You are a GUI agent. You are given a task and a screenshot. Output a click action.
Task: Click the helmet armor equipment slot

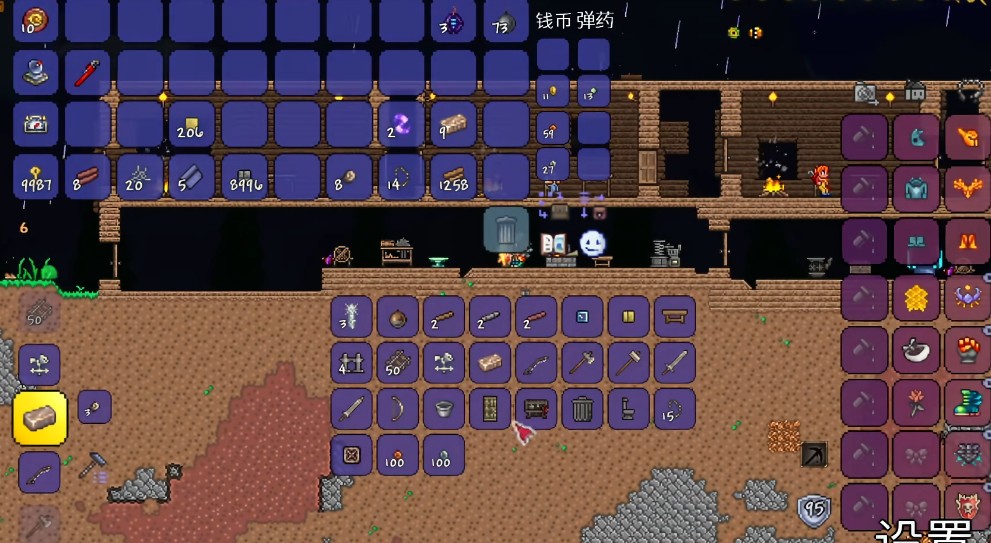pyautogui.click(x=916, y=137)
